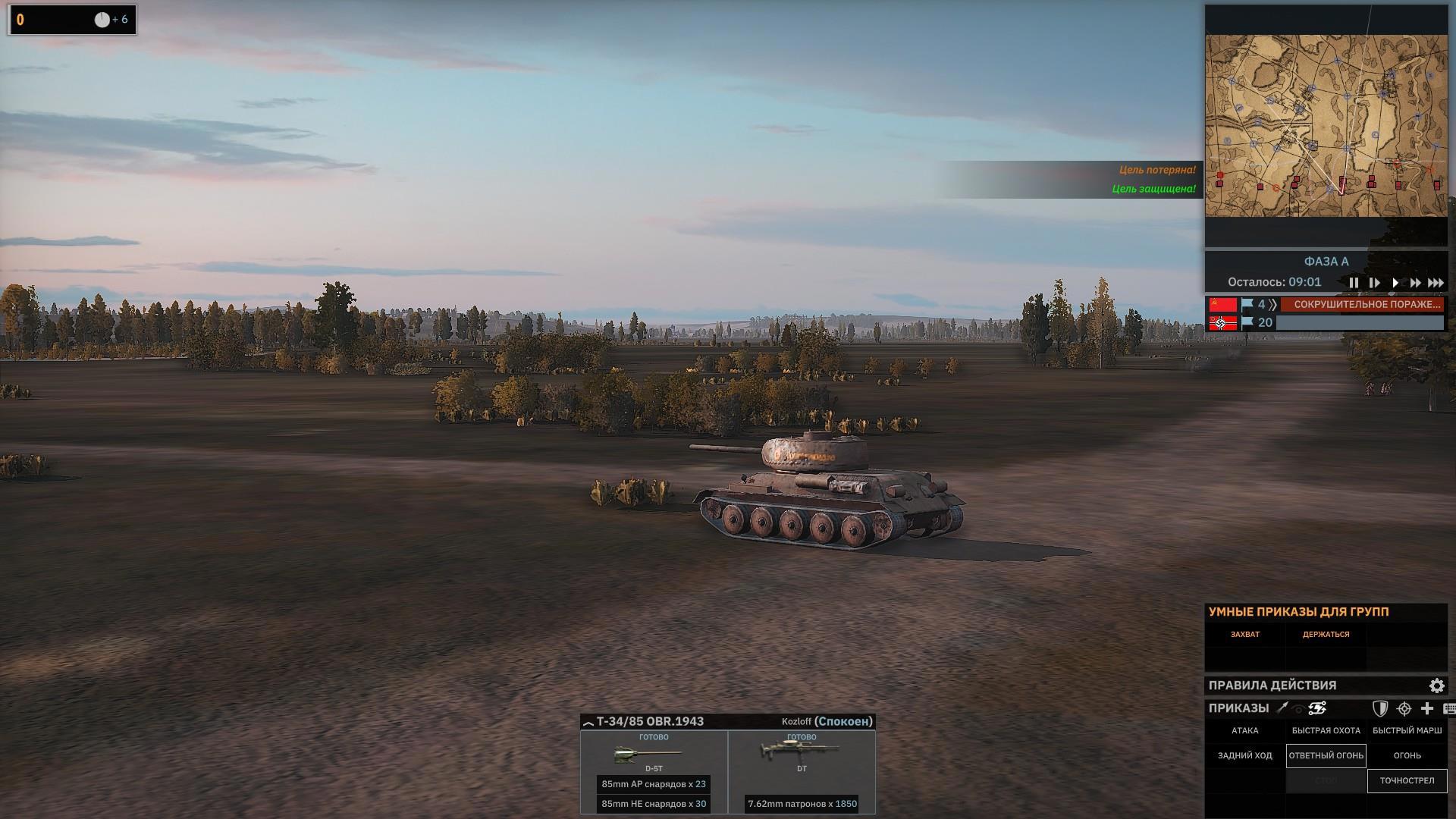The image size is (1456, 819).
Task: Order a Быстрый марш movement
Action: 1407,731
